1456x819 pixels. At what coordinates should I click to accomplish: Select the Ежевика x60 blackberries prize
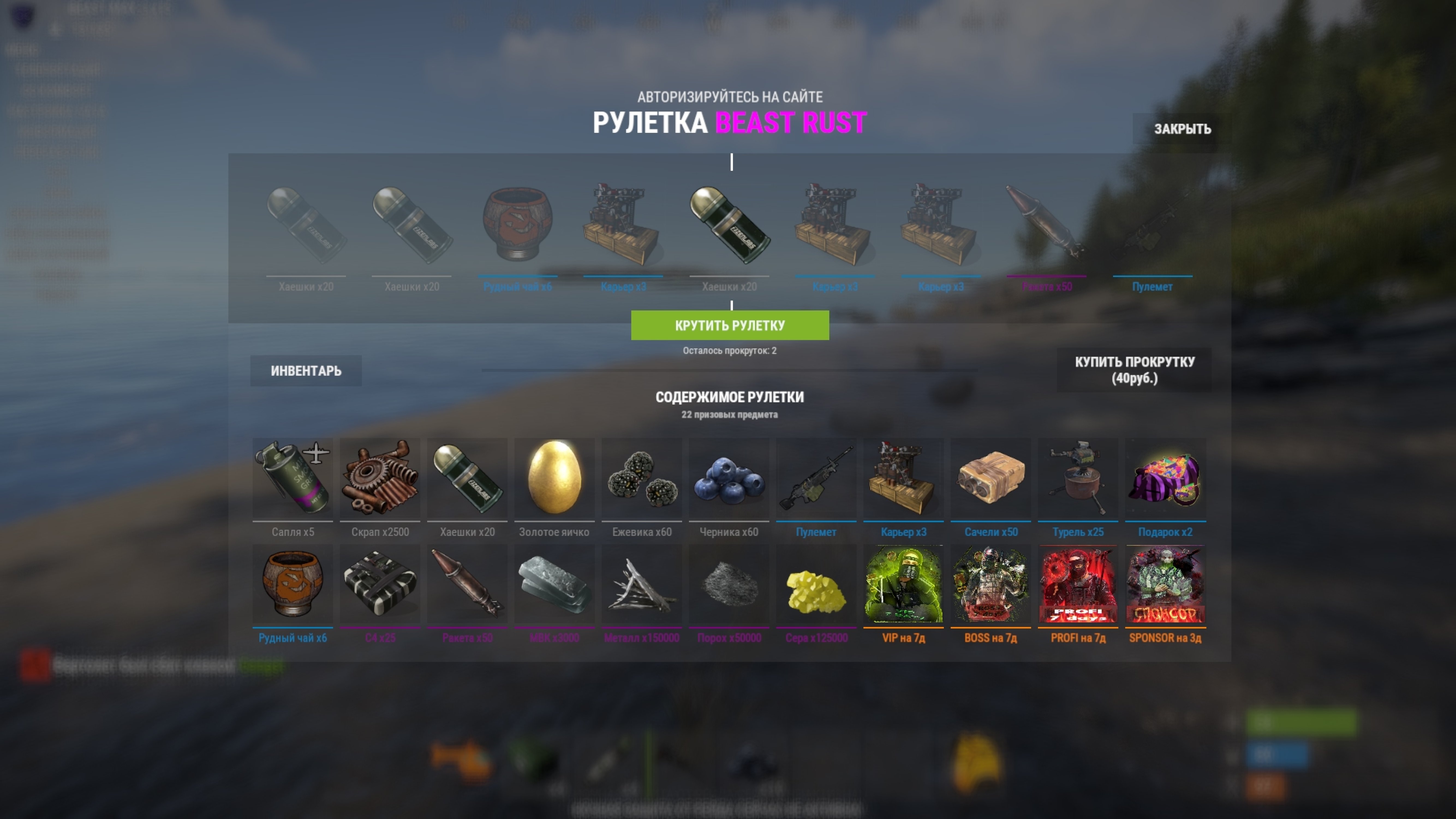pyautogui.click(x=642, y=479)
